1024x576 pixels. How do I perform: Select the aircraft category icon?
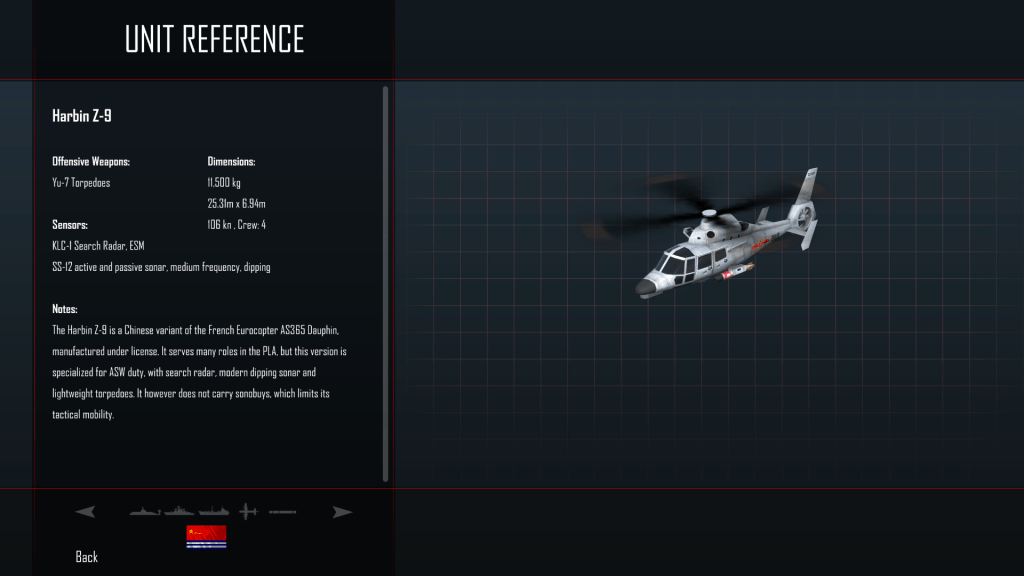click(x=249, y=512)
